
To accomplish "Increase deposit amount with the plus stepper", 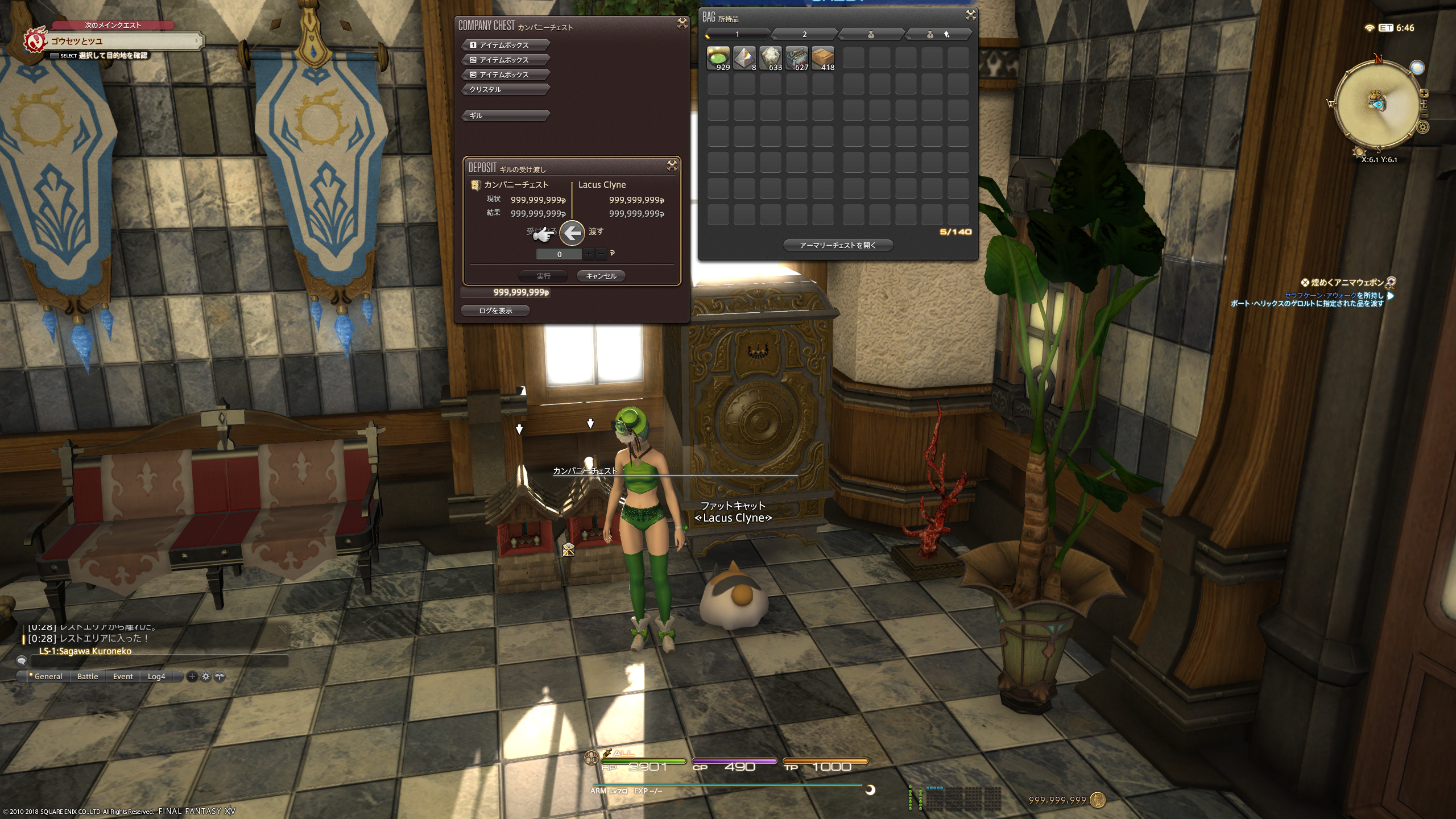I will (x=588, y=254).
